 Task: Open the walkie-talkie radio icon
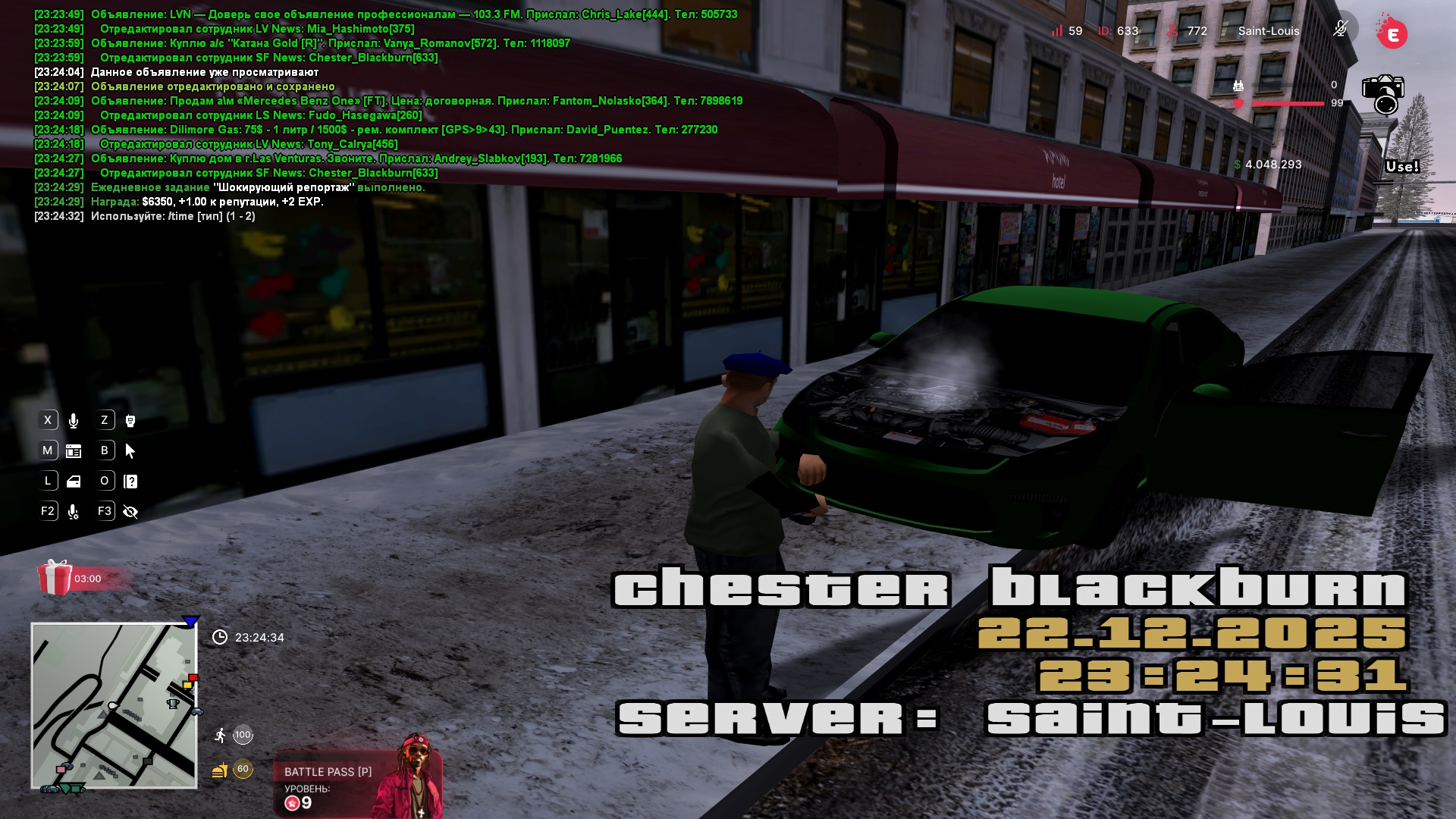pyautogui.click(x=130, y=421)
